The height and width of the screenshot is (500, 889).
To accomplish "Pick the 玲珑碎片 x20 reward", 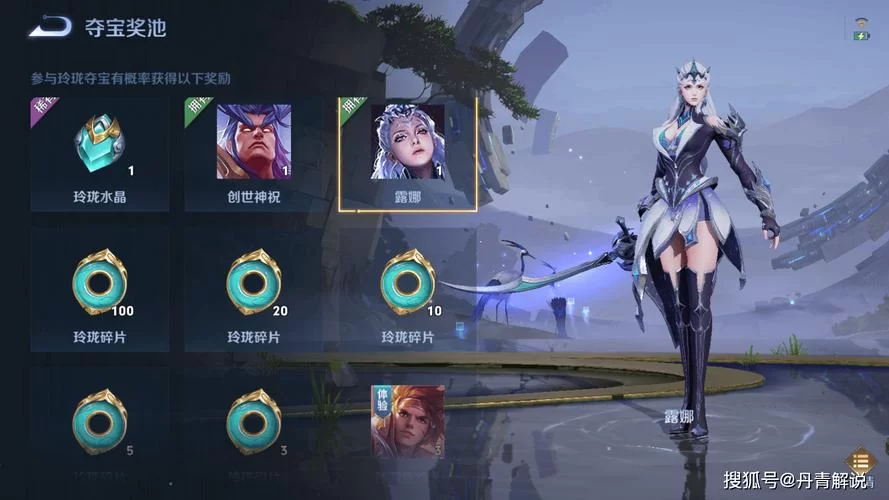I will click(254, 288).
